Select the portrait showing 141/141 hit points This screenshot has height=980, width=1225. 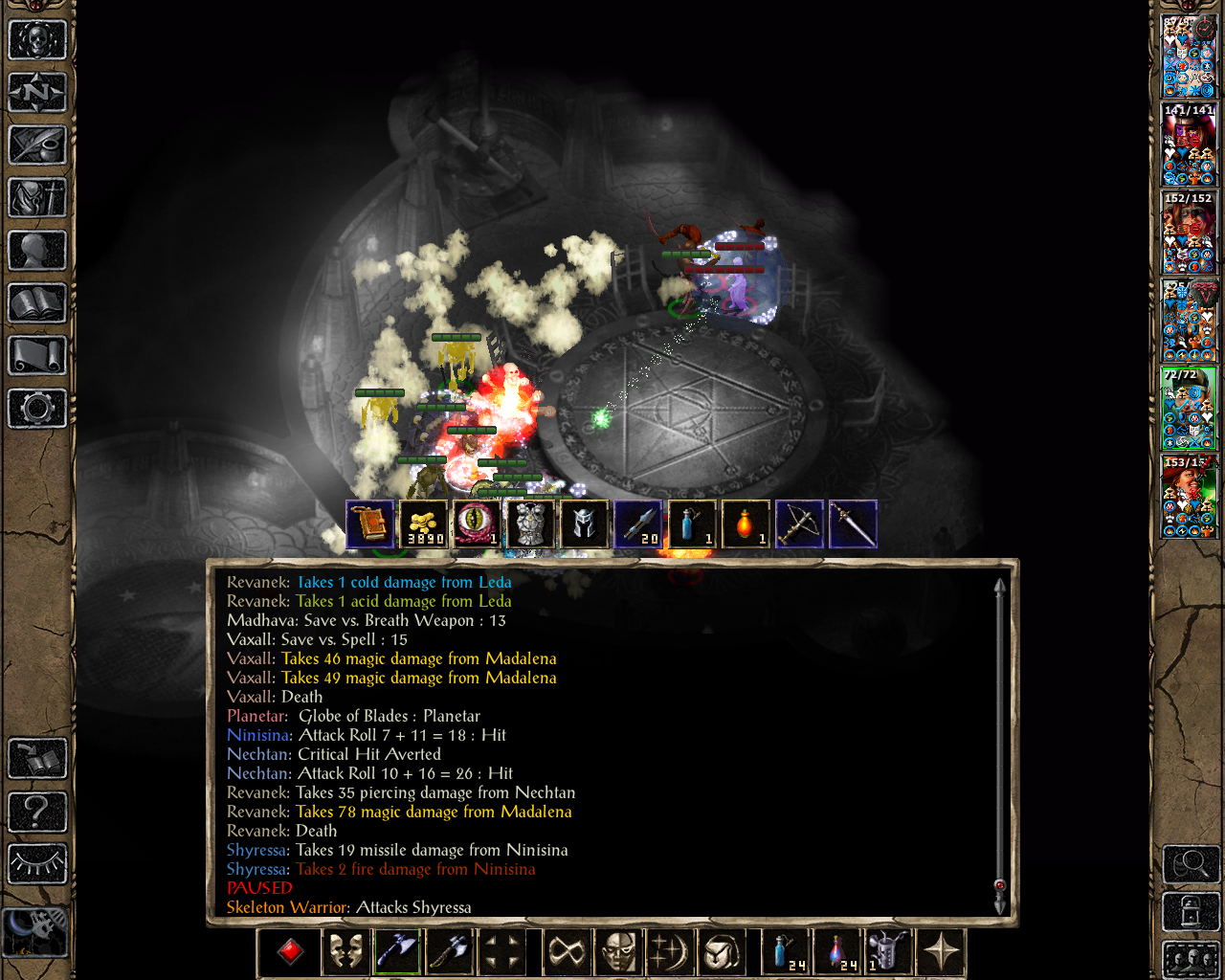click(x=1189, y=144)
